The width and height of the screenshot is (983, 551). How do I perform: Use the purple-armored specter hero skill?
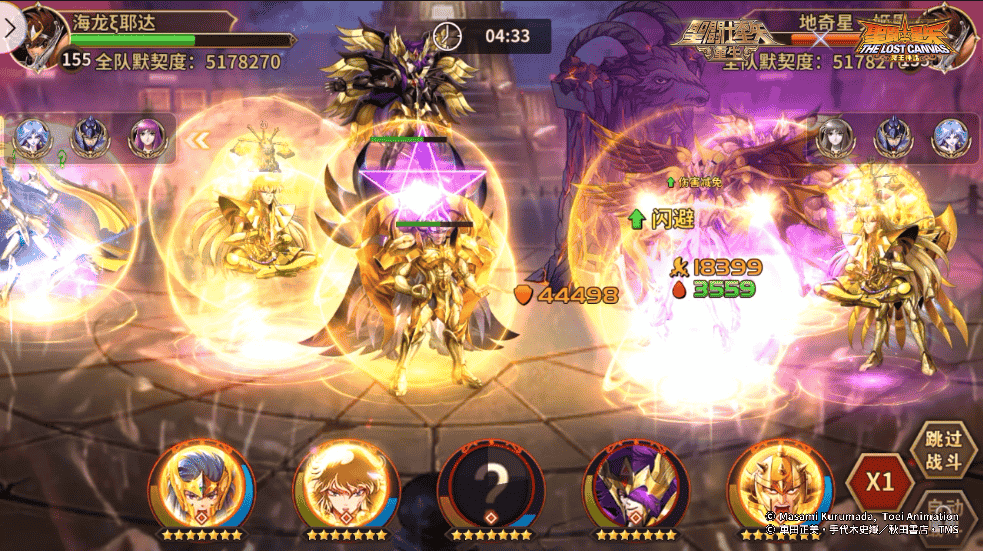tap(635, 486)
